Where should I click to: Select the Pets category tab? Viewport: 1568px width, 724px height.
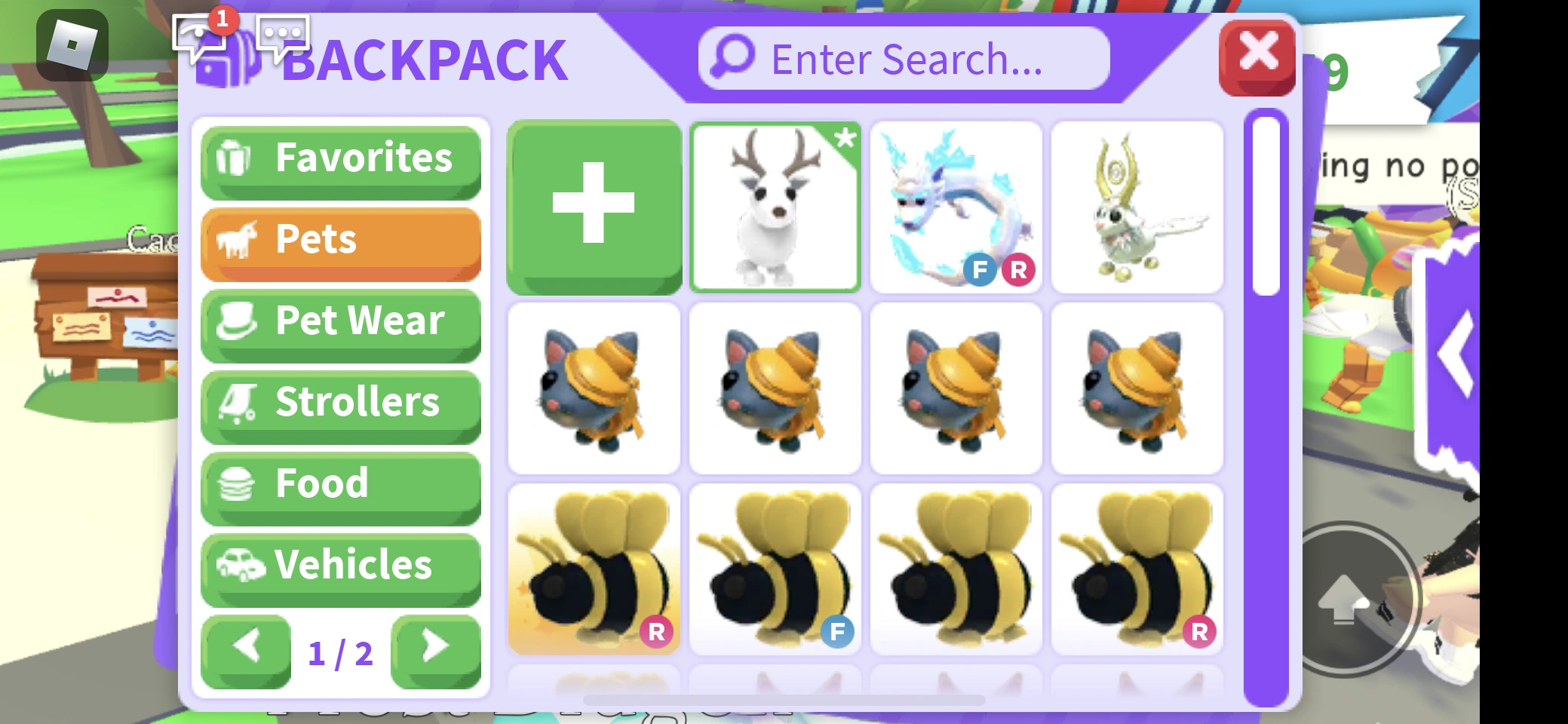pyautogui.click(x=339, y=240)
